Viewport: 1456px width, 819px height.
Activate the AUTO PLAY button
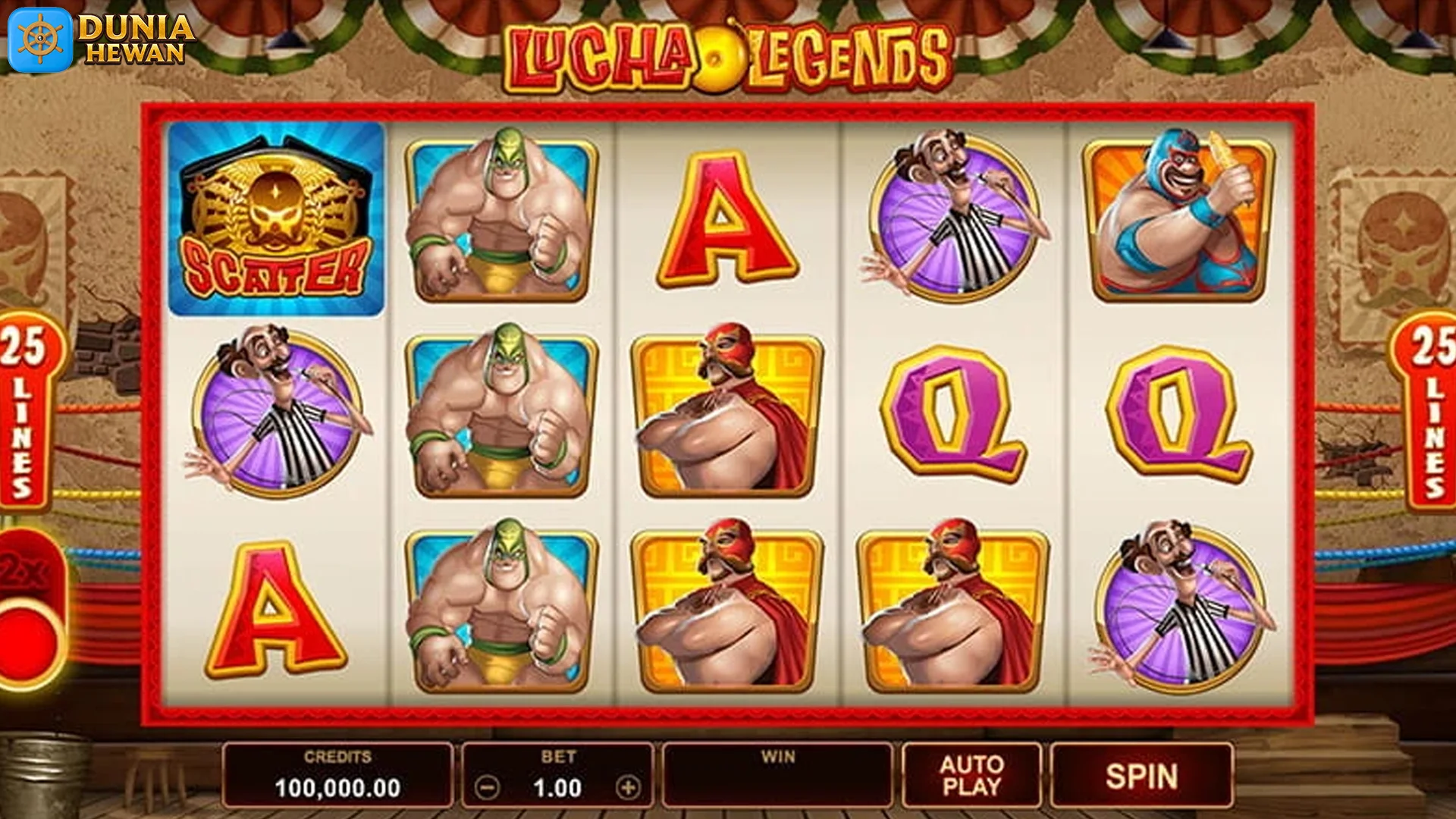(x=971, y=776)
